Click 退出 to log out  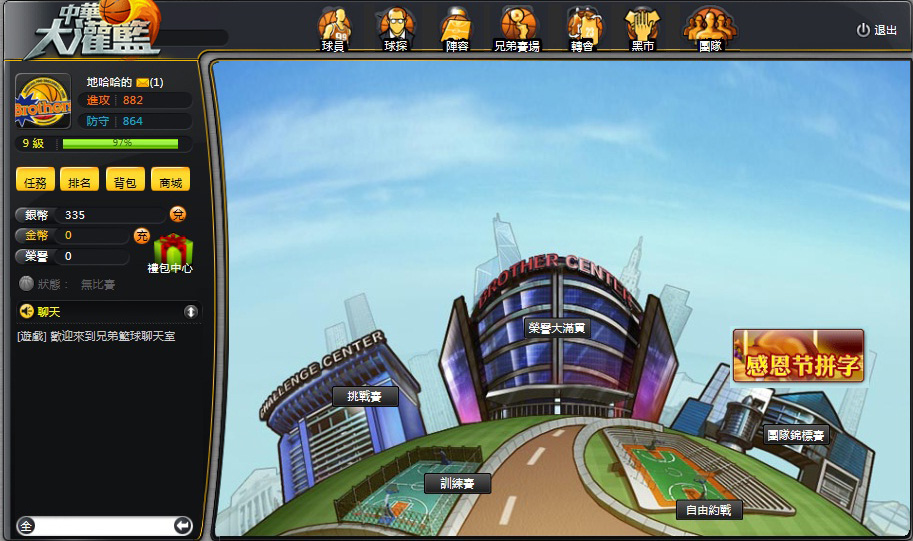[877, 30]
